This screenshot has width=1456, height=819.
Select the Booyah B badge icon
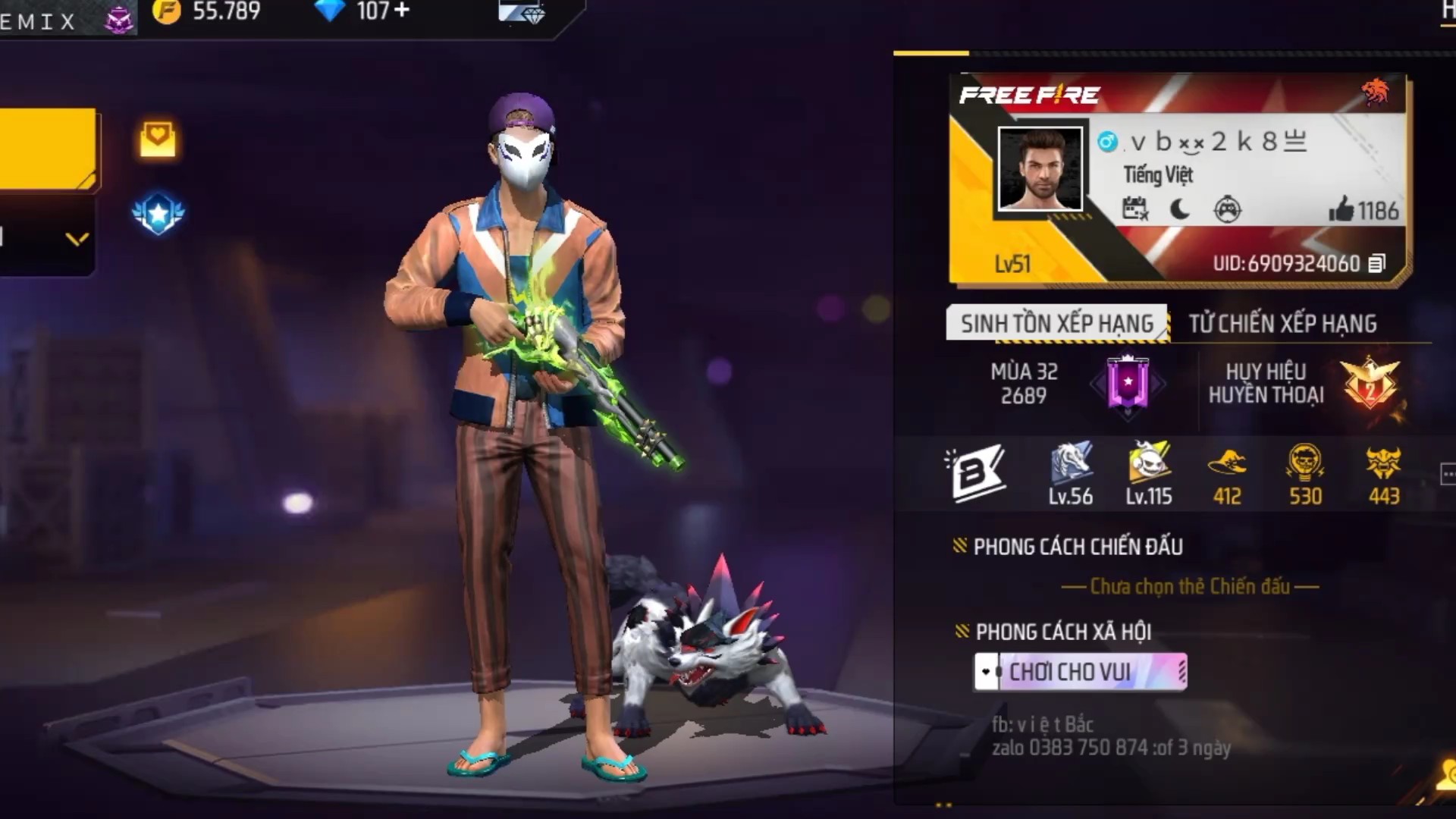975,473
